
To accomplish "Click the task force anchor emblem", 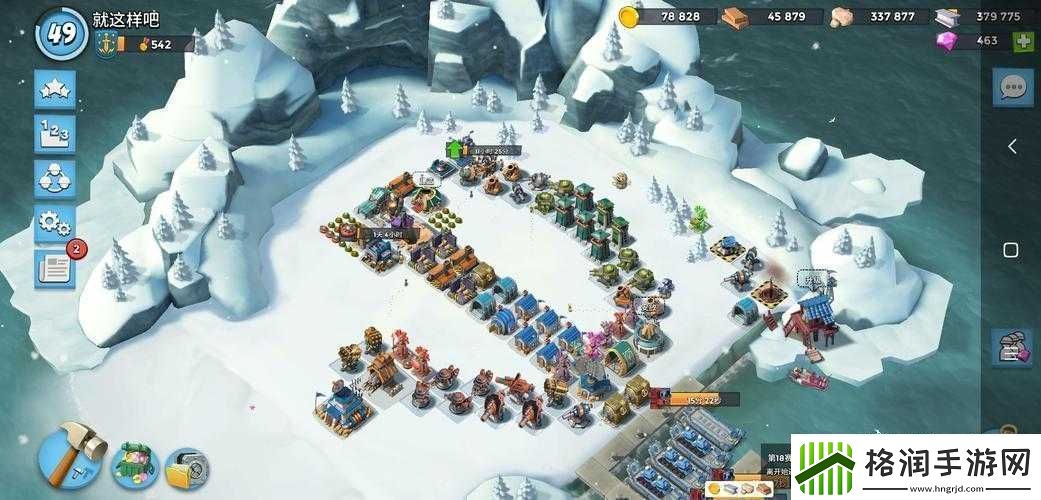I will pos(103,44).
